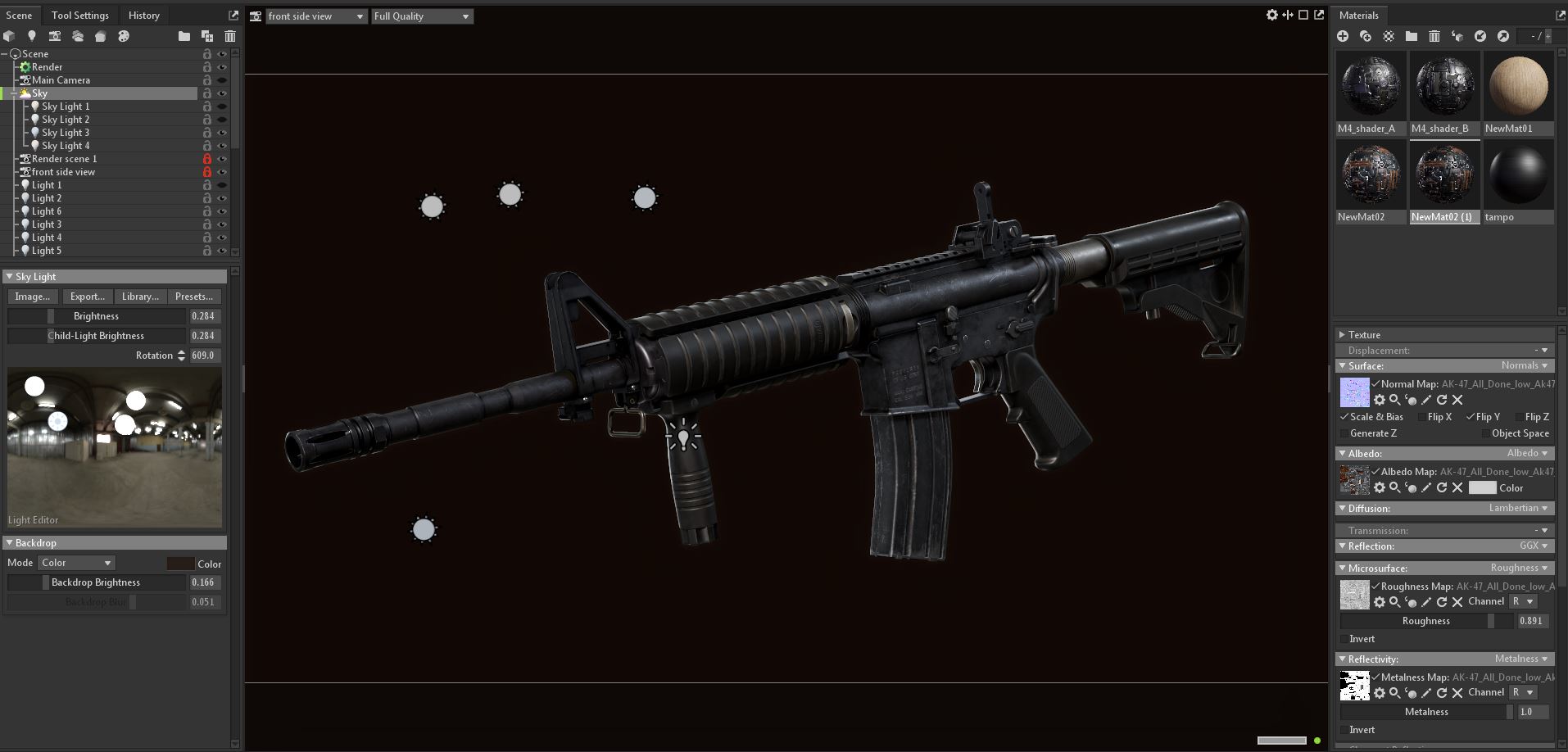Select Main Camera in scene tree
Screen dimensions: 1568x752
coord(61,80)
